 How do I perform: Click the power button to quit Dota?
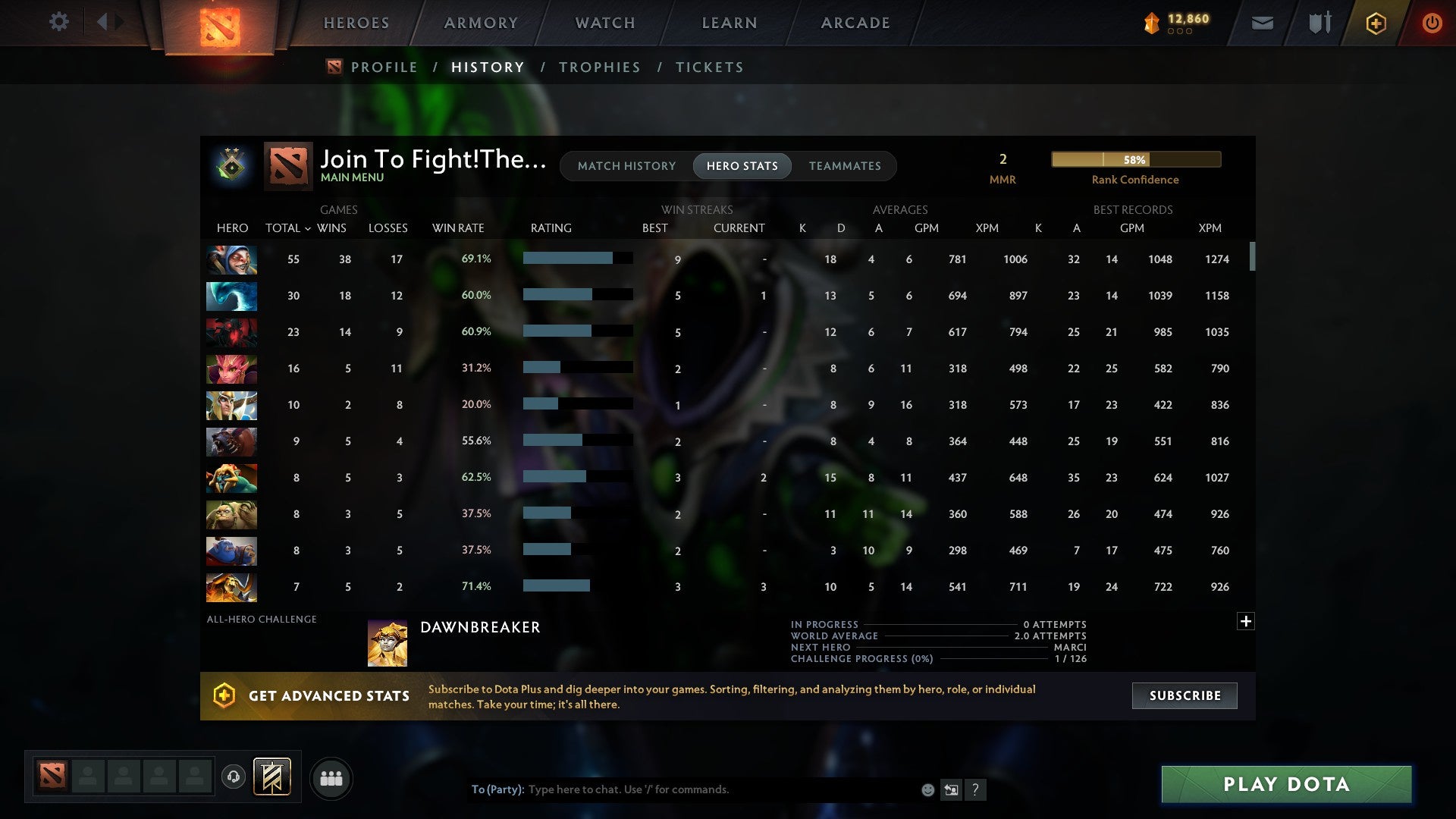[x=1432, y=23]
